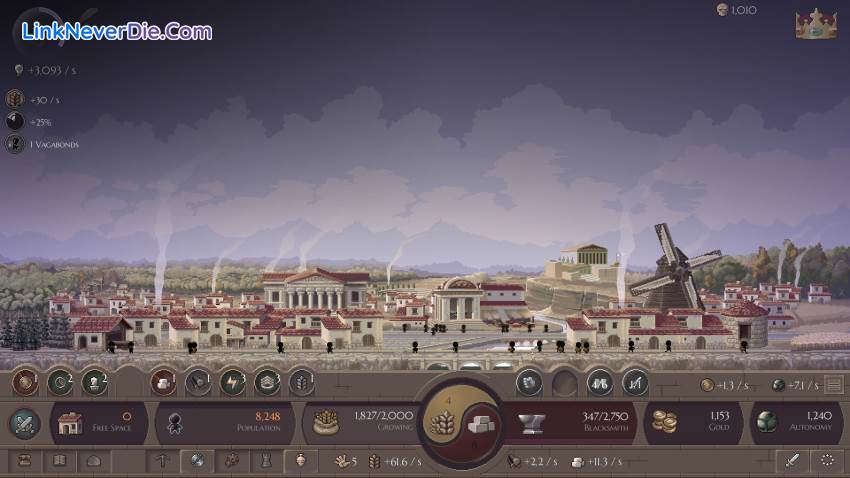Open the dotted circle settings button
Screen dimensions: 850x478
827,461
